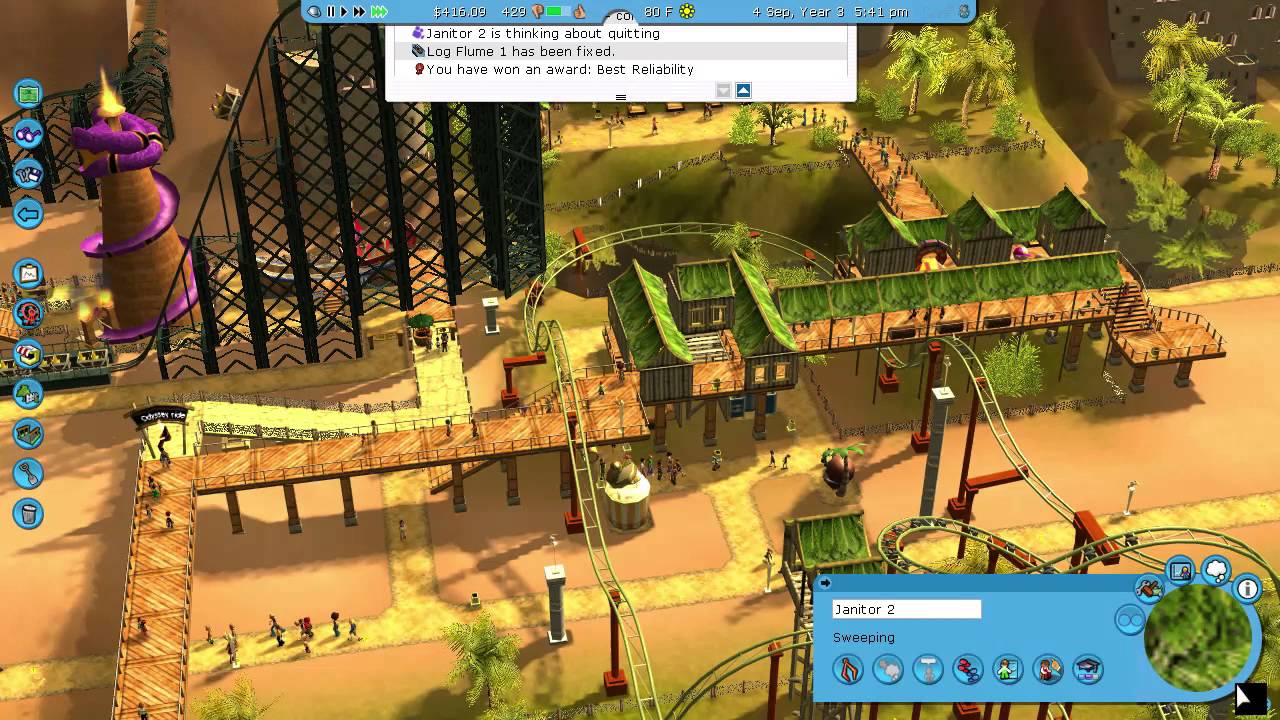Toggle the watering gardens duty for Janitor 2
Screen dimensions: 1280x720
966,669
